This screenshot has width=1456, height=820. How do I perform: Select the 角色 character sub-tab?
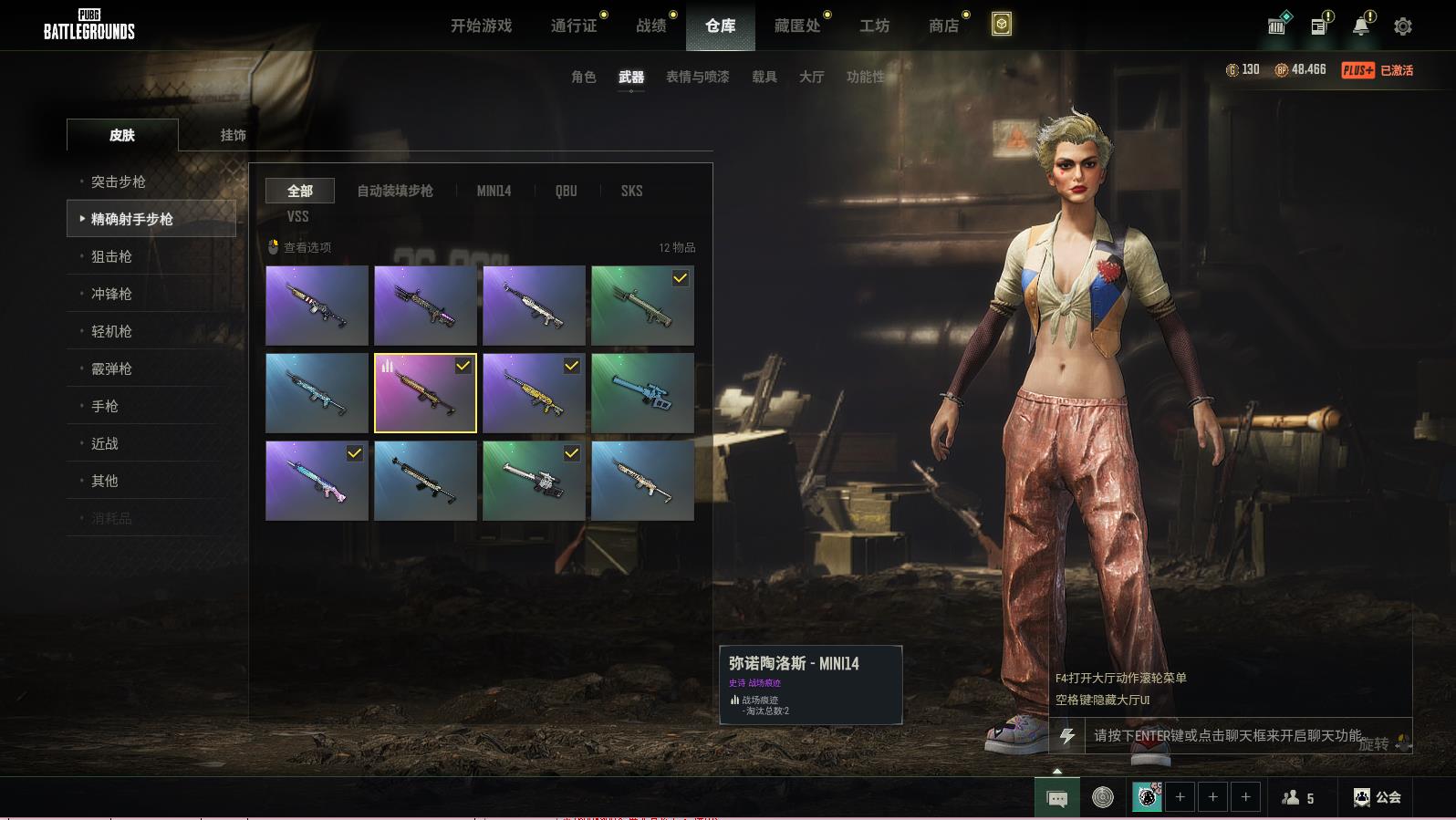tap(584, 78)
